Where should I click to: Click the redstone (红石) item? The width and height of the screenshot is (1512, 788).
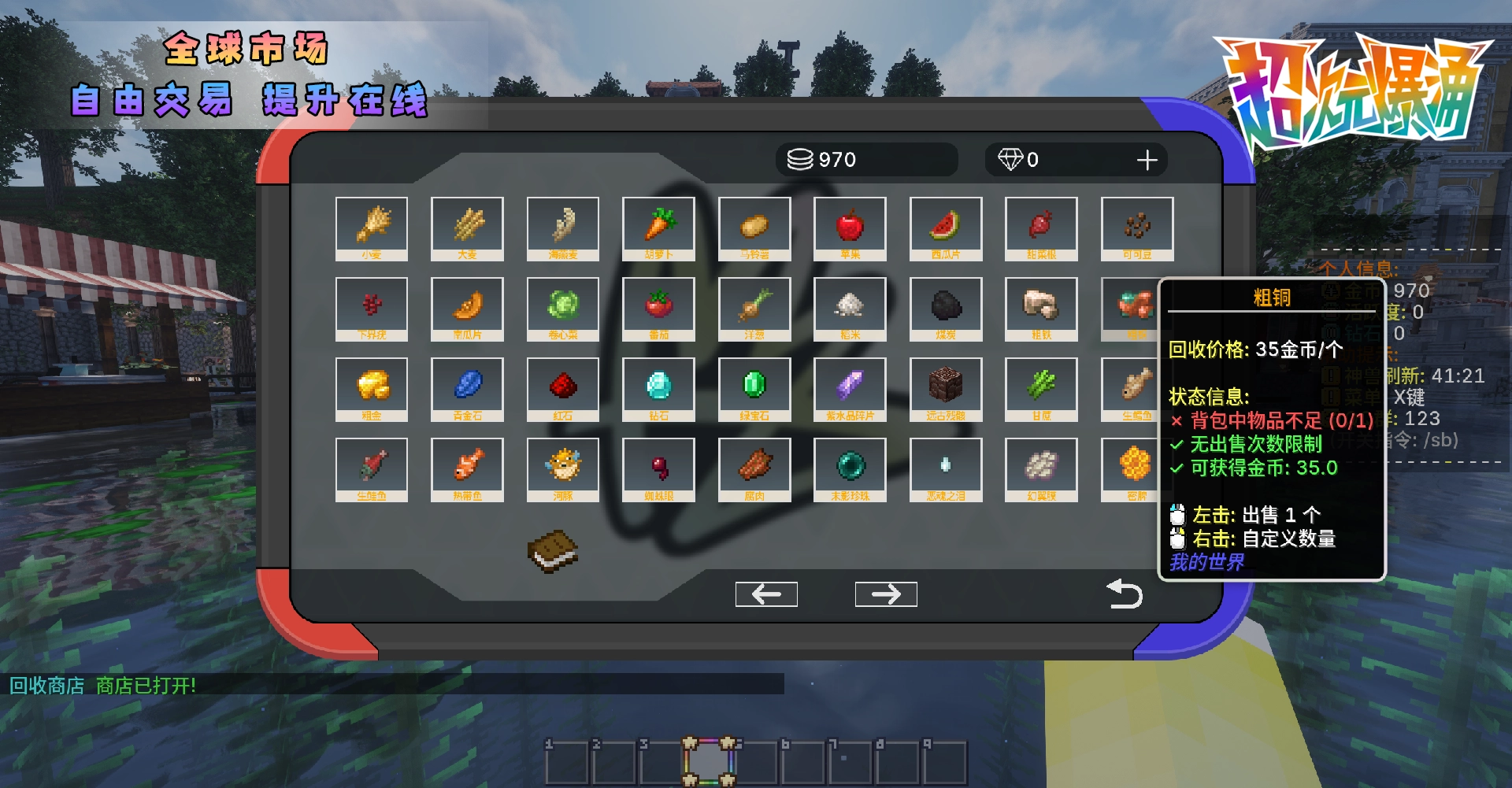point(562,388)
